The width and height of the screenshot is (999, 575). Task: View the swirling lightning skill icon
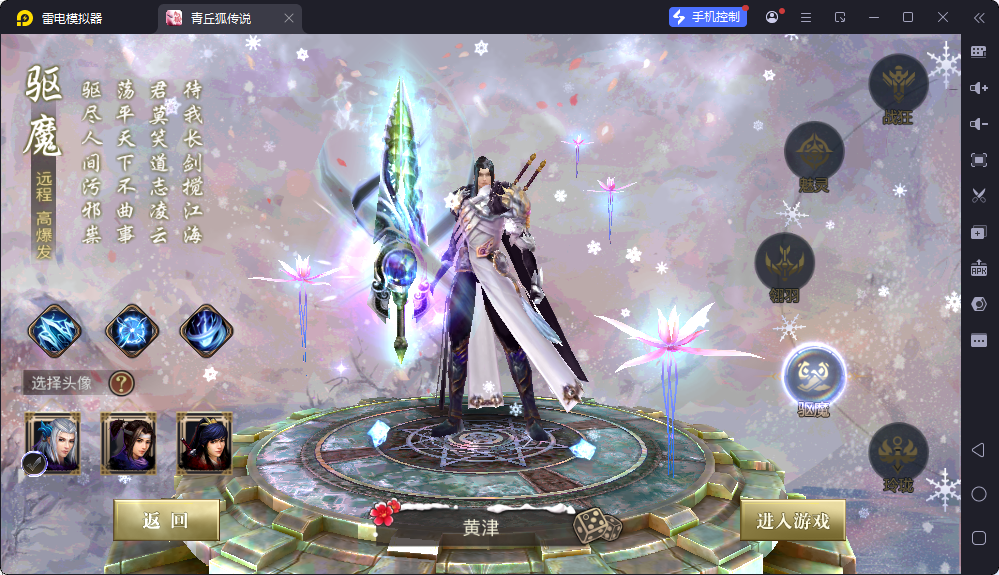click(x=207, y=330)
